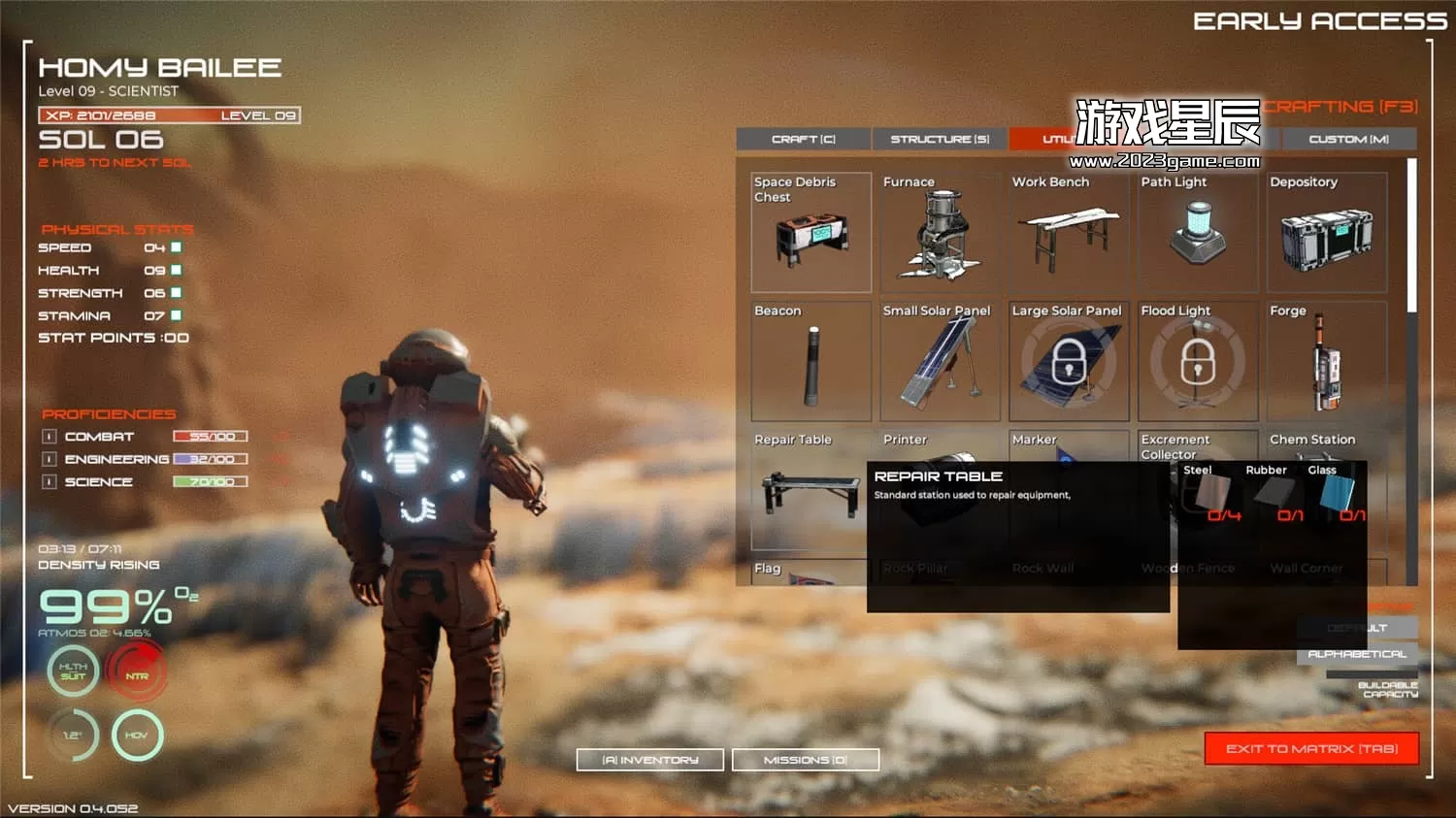Screen dimensions: 1456x818
Task: Toggle the Combat proficiency info box
Action: pos(50,437)
